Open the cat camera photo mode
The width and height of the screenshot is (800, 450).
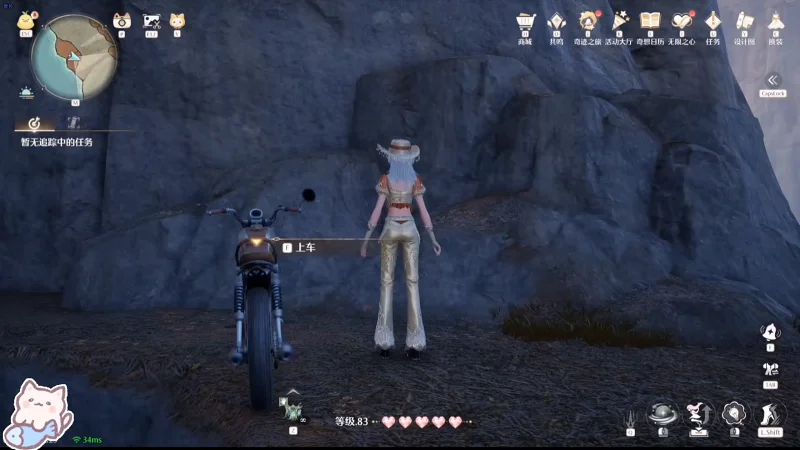(122, 21)
